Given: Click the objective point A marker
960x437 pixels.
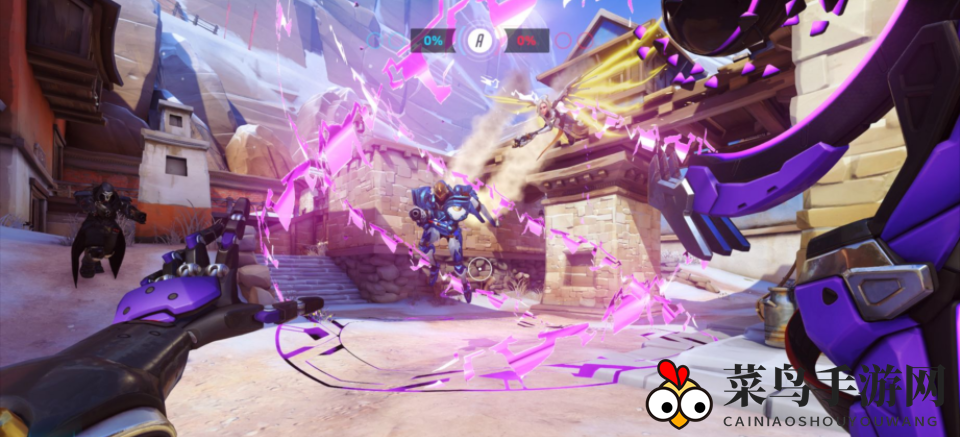Looking at the screenshot, I should point(480,41).
